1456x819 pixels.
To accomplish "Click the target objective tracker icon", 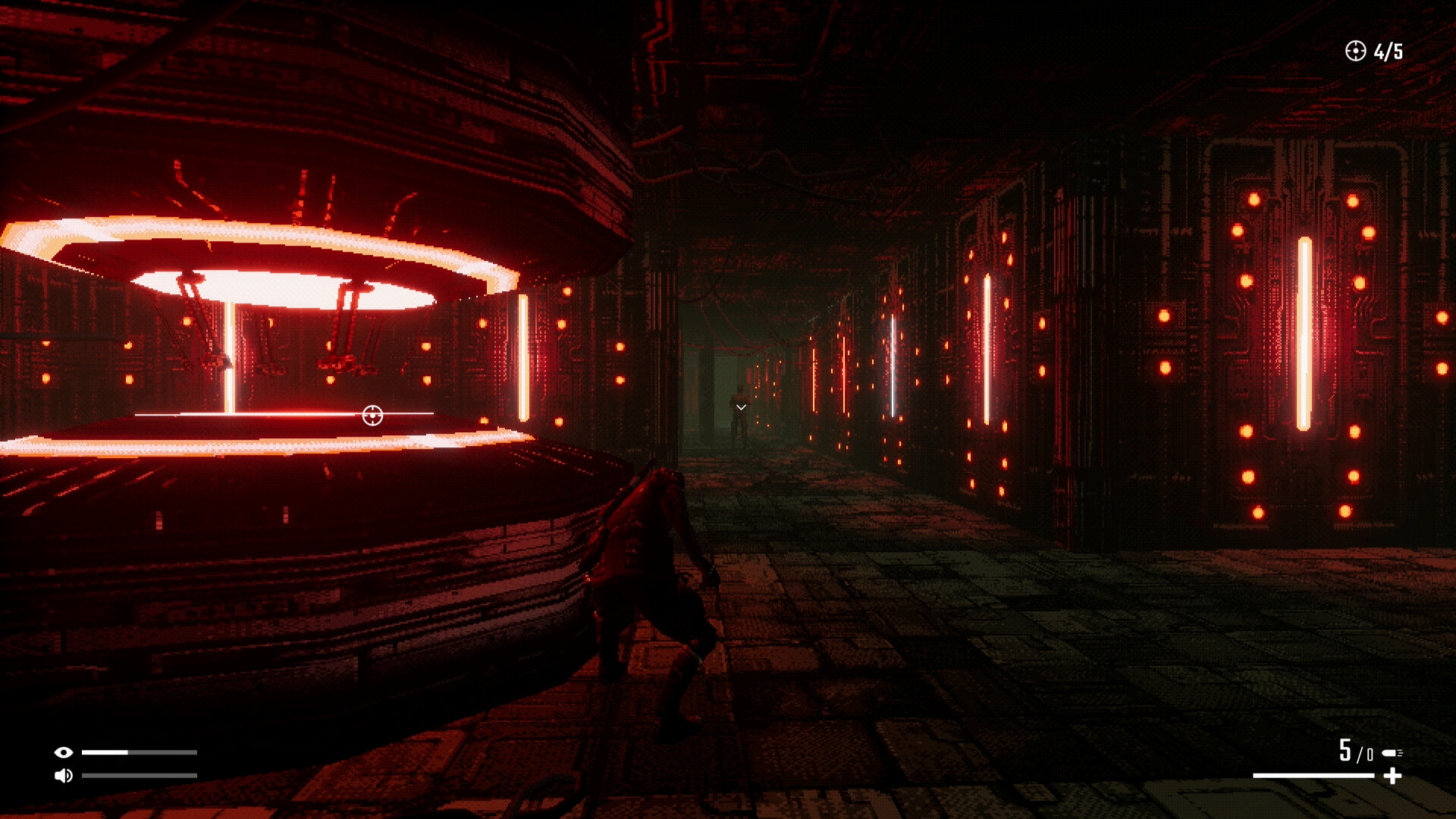I will [x=1355, y=51].
